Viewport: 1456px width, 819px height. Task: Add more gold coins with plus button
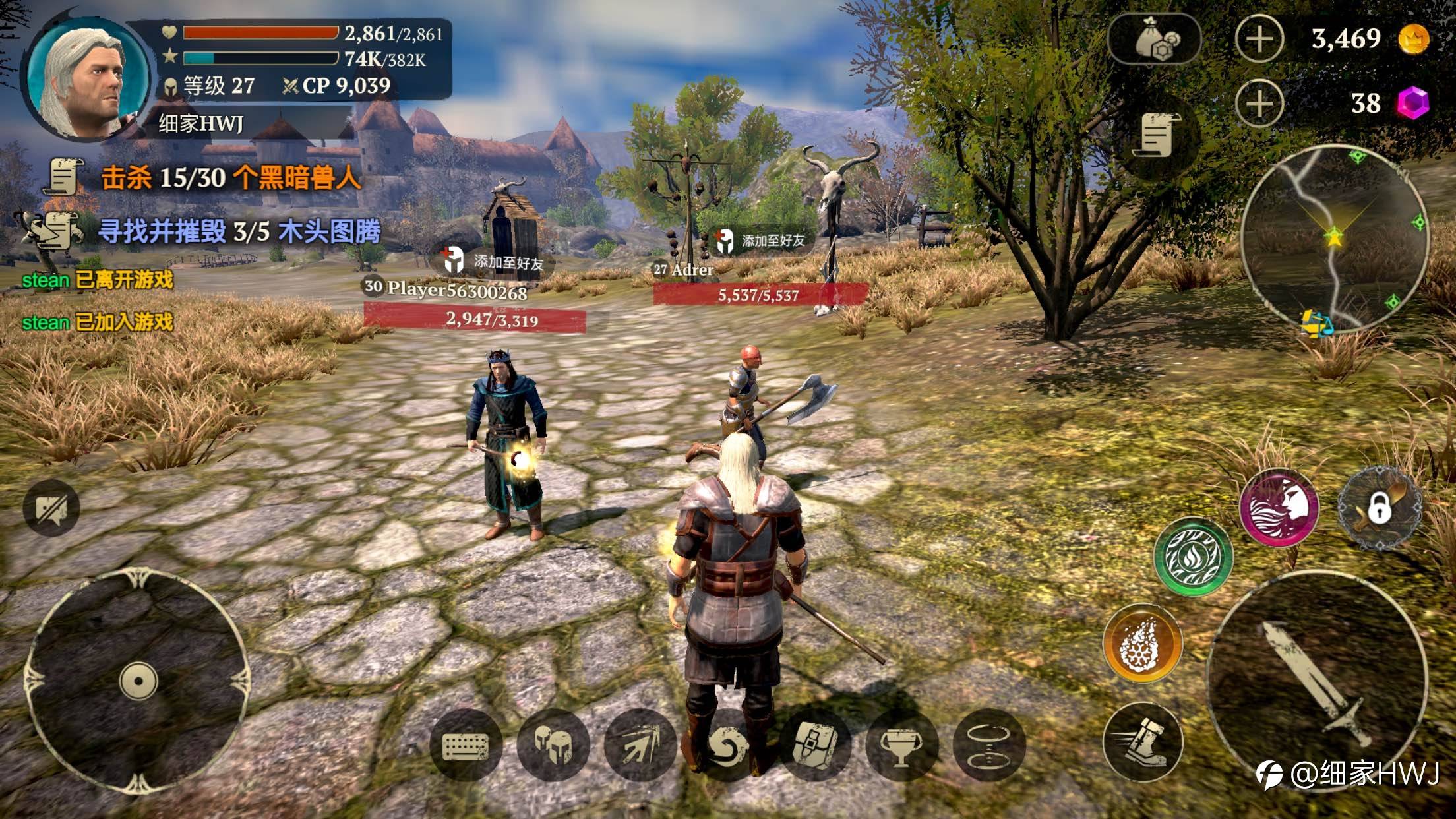(x=1259, y=39)
